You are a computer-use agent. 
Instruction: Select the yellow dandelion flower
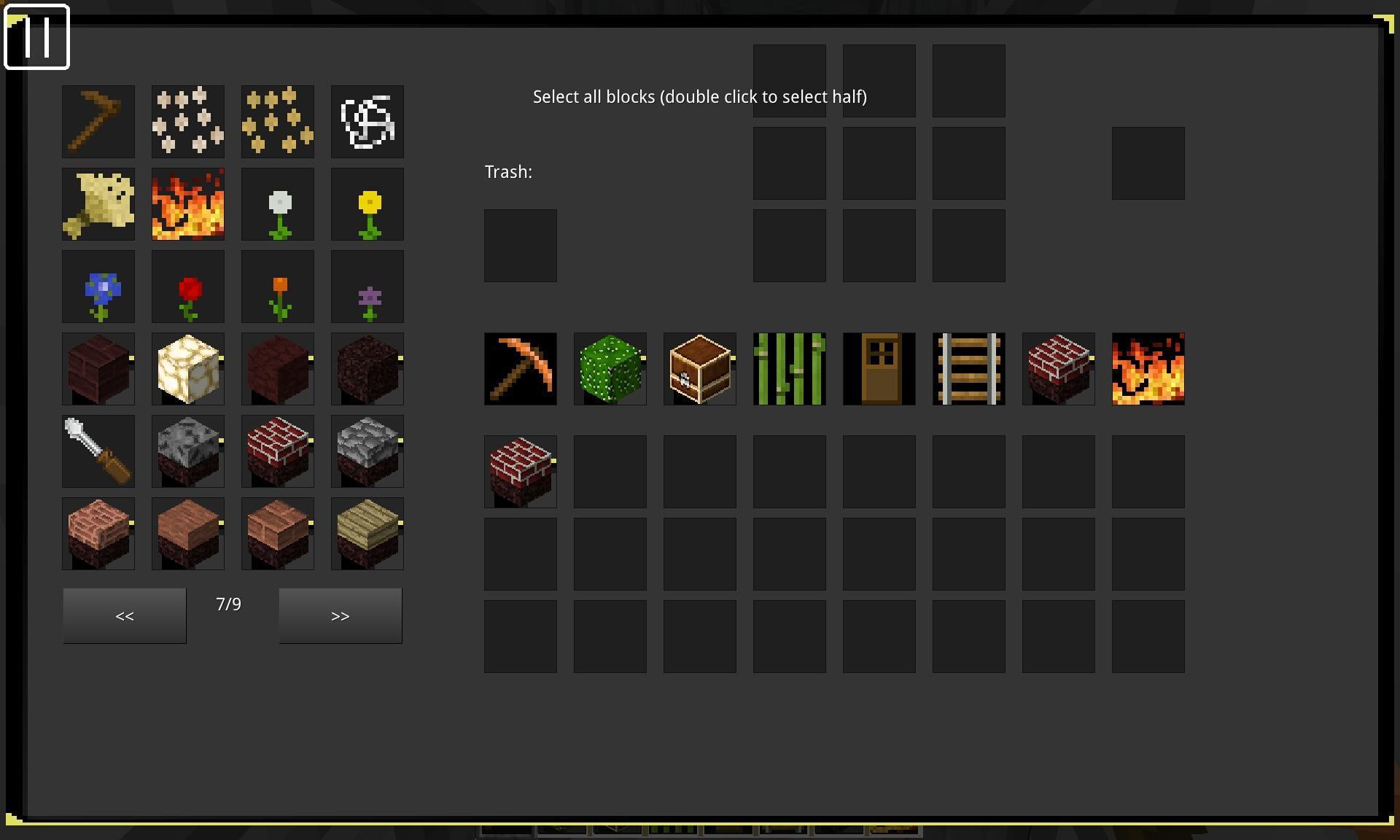(x=367, y=204)
